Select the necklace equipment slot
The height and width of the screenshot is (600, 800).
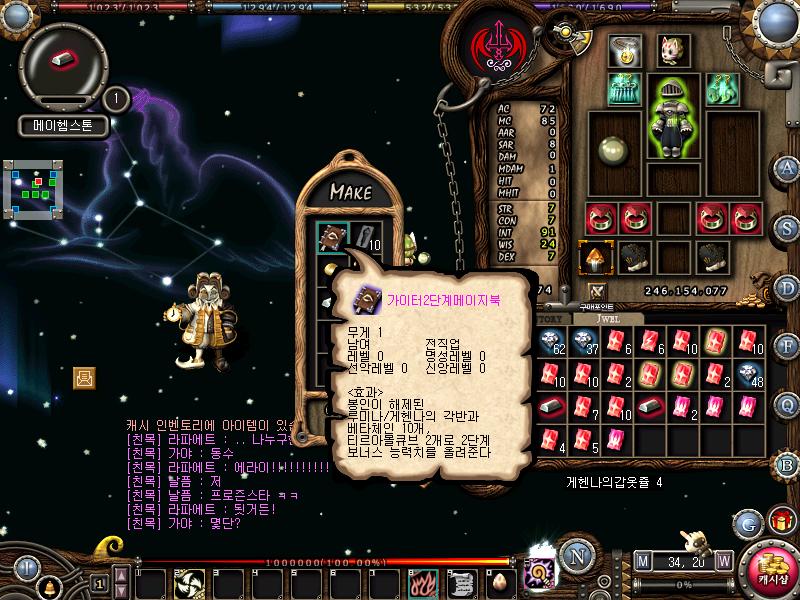[627, 51]
